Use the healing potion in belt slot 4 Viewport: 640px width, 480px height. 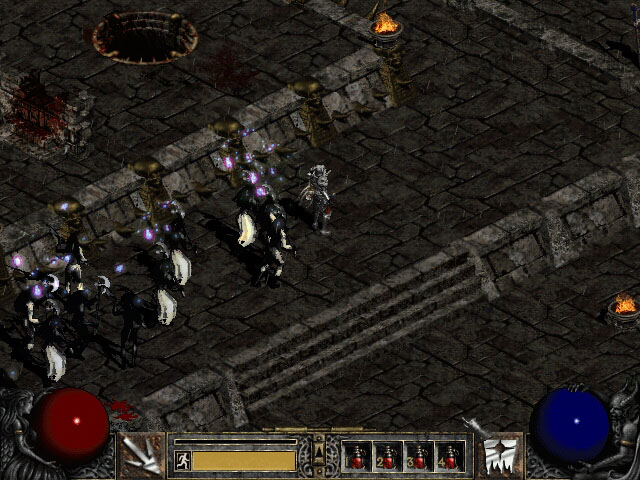(x=450, y=457)
